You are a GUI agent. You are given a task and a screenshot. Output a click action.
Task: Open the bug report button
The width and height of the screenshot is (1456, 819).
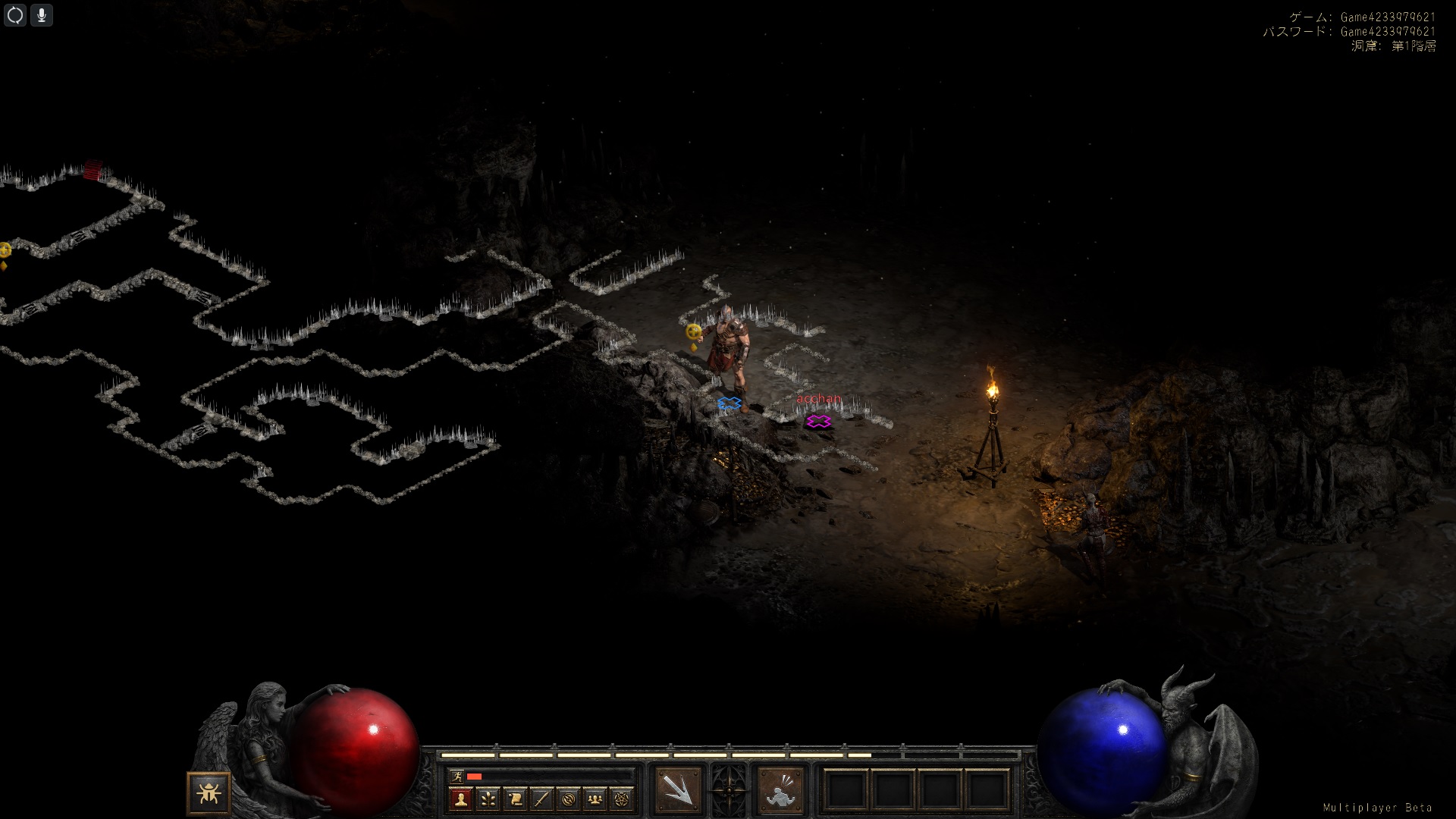[x=209, y=793]
